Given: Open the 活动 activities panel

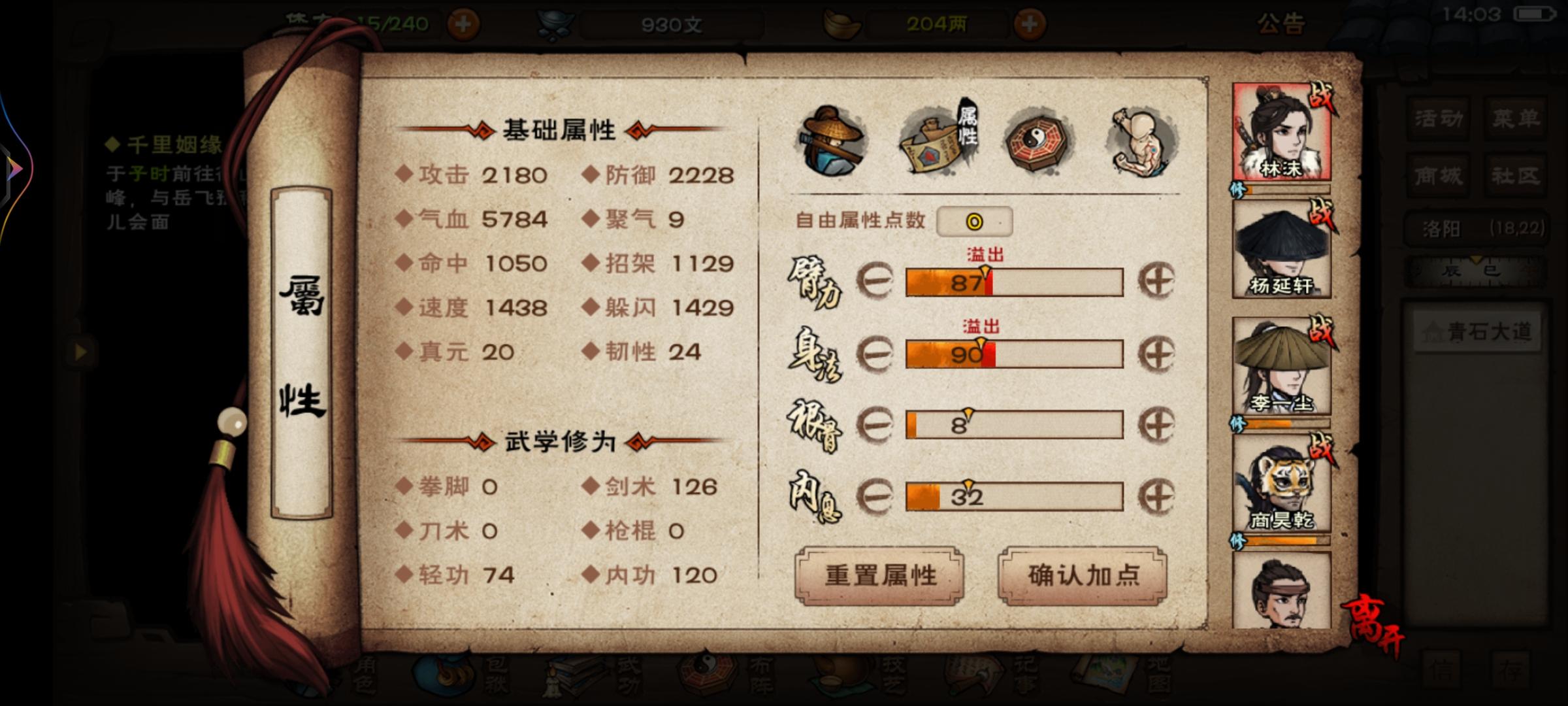Looking at the screenshot, I should click(1437, 120).
